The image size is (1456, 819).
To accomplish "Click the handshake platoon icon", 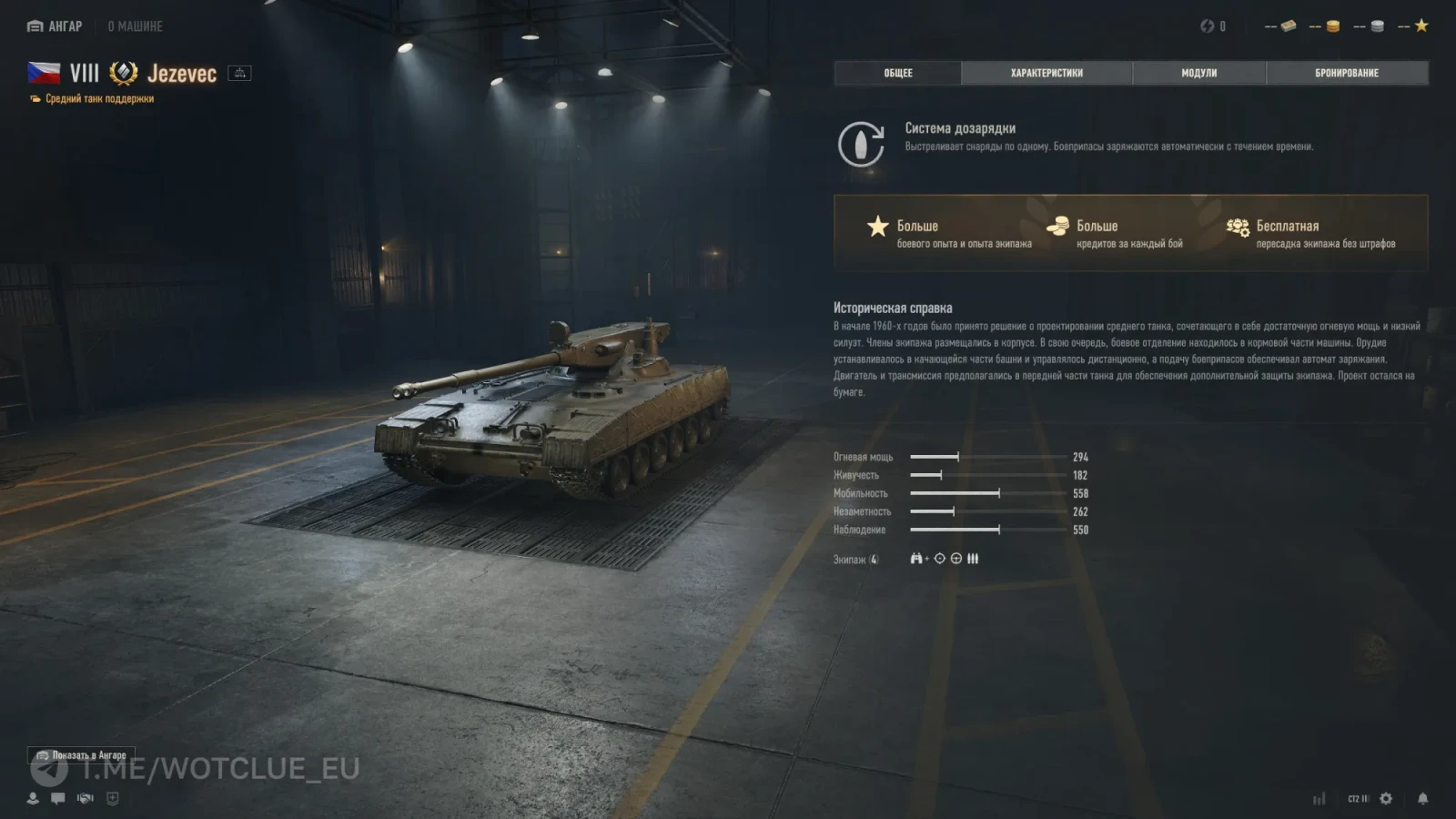I will pos(86,798).
